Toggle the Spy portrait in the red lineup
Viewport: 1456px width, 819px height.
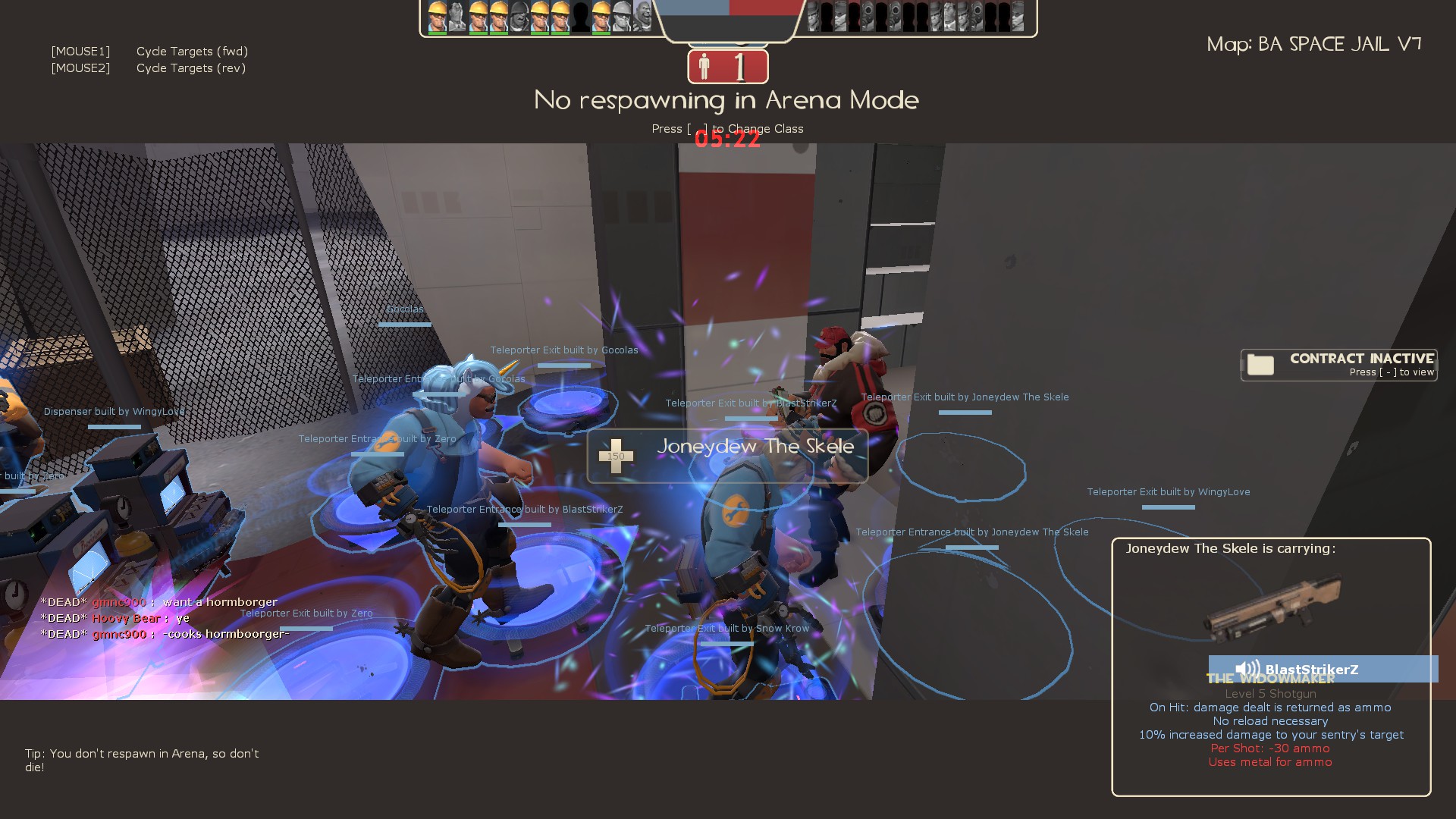pyautogui.click(x=949, y=15)
